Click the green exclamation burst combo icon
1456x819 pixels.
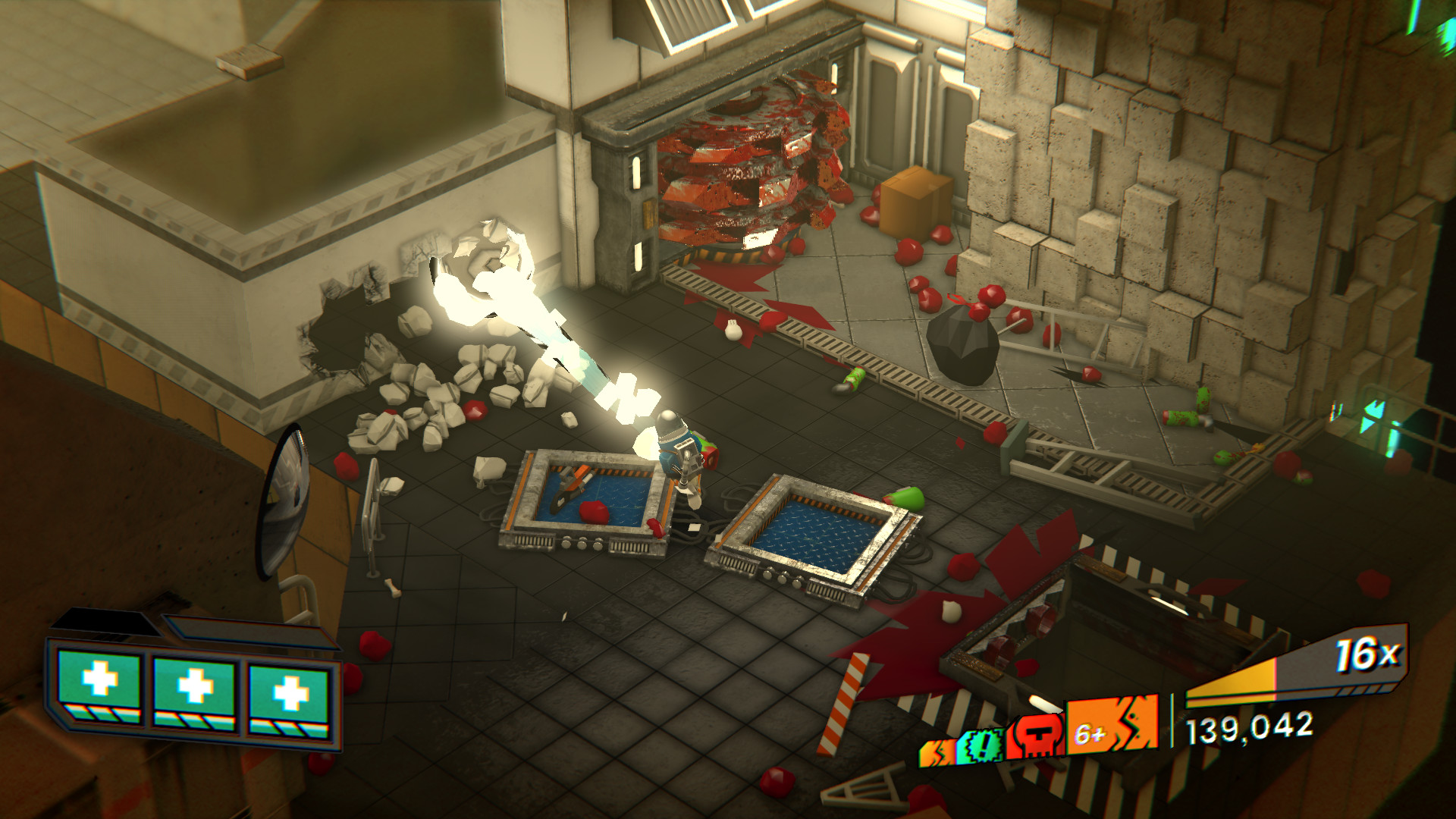981,745
